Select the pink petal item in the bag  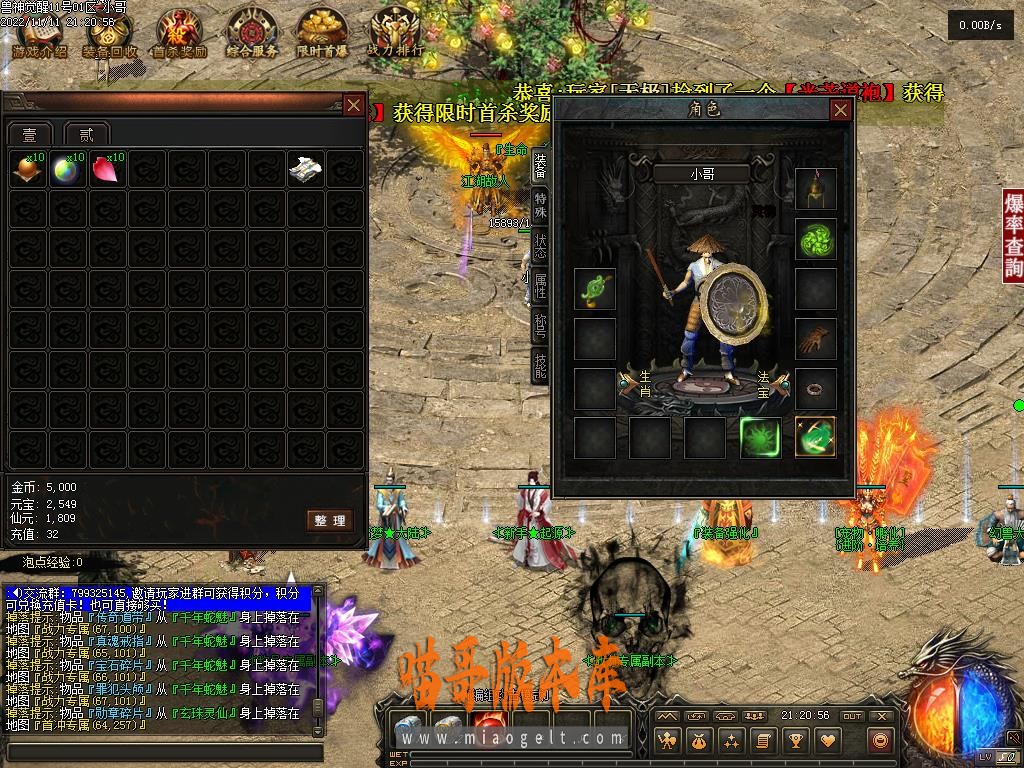pyautogui.click(x=105, y=169)
